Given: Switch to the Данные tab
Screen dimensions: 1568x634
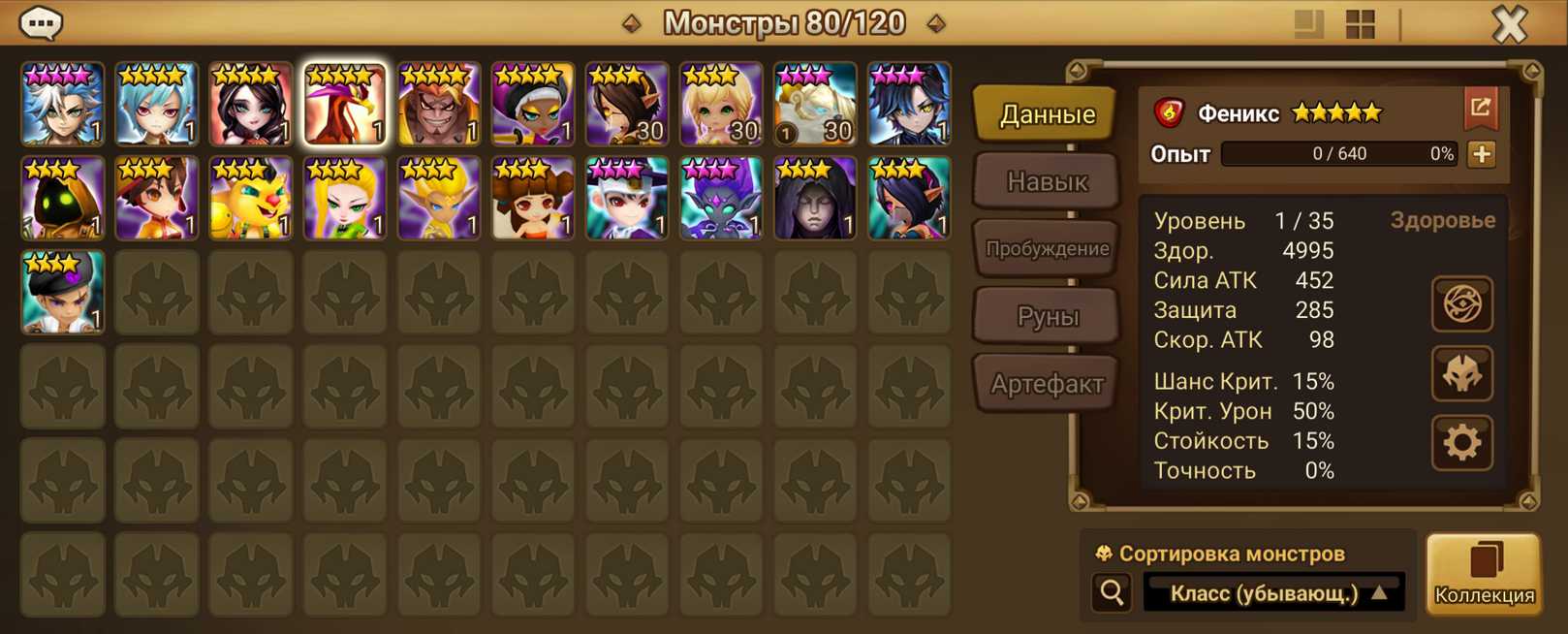Looking at the screenshot, I should click(x=1047, y=114).
